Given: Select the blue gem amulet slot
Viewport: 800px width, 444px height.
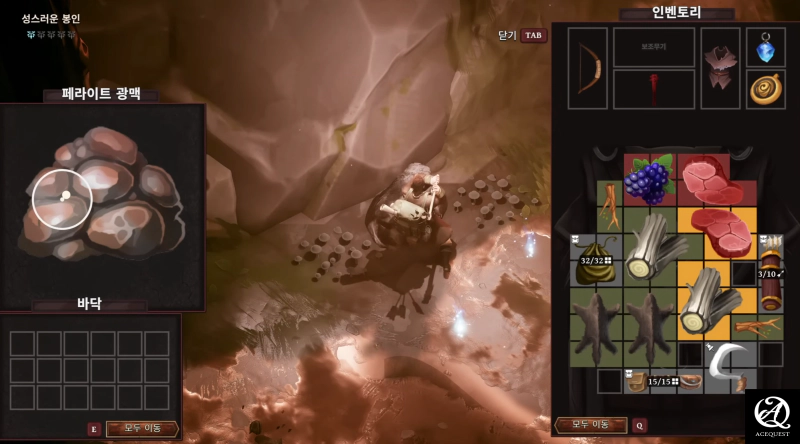Looking at the screenshot, I should click(x=766, y=47).
